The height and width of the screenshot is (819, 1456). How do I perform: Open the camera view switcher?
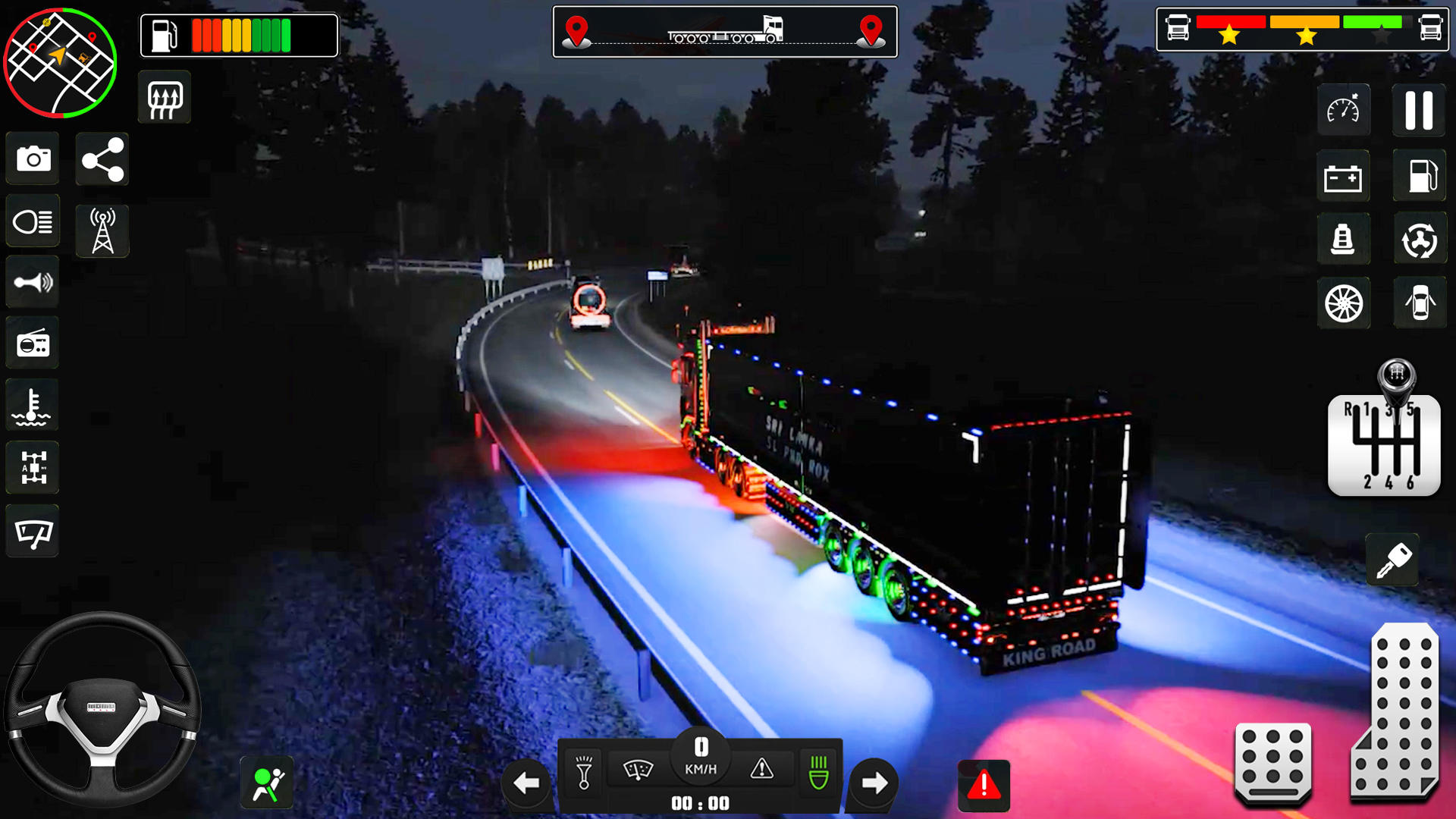pyautogui.click(x=33, y=159)
